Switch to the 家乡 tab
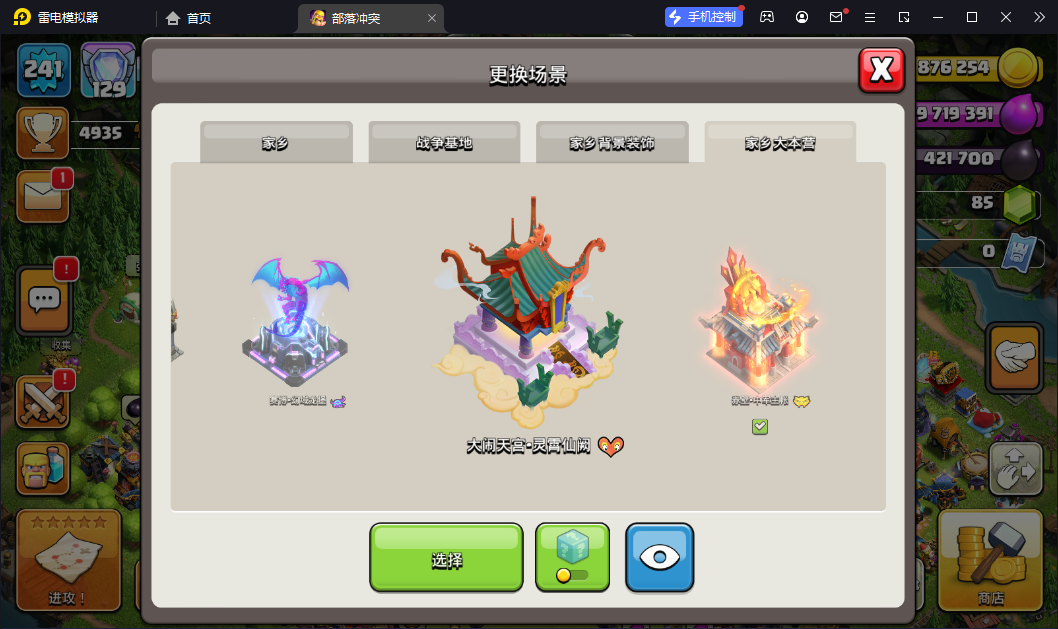 pos(276,143)
